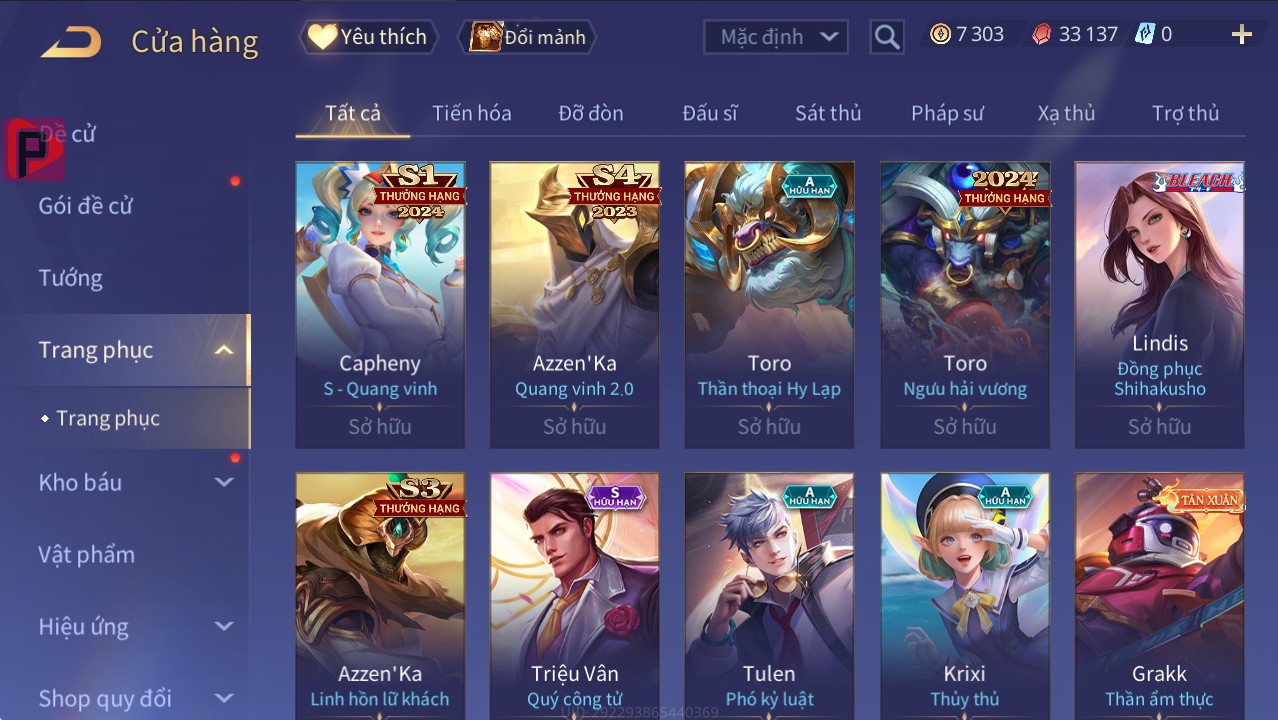The image size is (1278, 720).
Task: Go back using the return arrow
Action: (x=71, y=41)
